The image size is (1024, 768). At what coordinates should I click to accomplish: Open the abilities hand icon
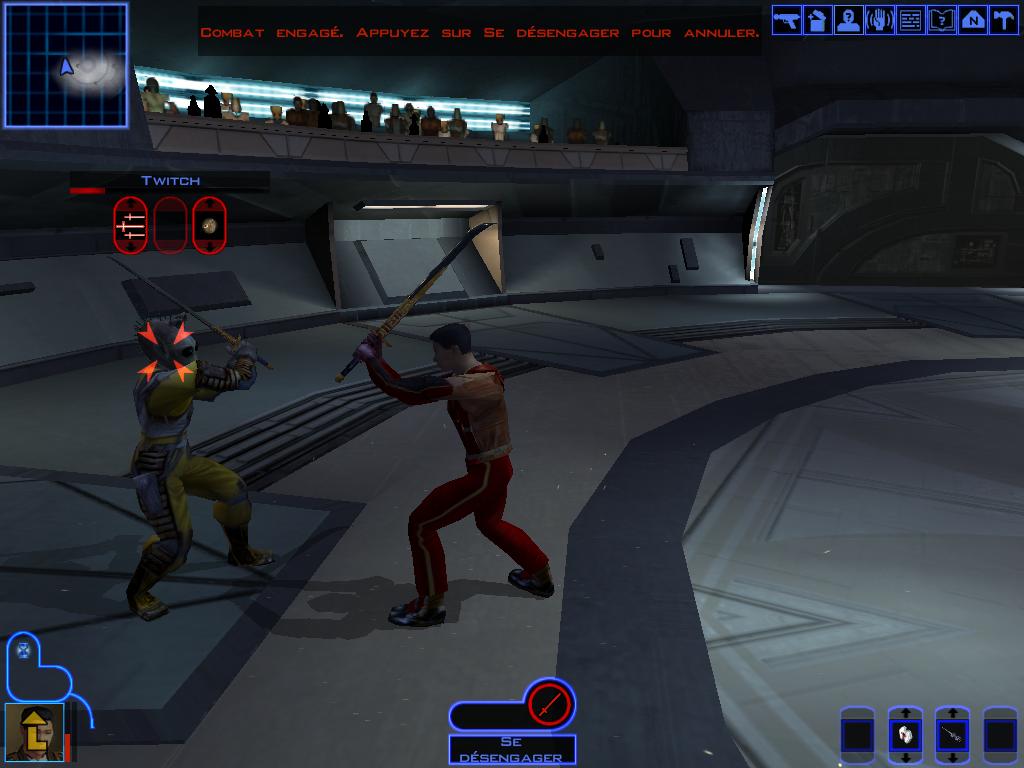click(879, 20)
